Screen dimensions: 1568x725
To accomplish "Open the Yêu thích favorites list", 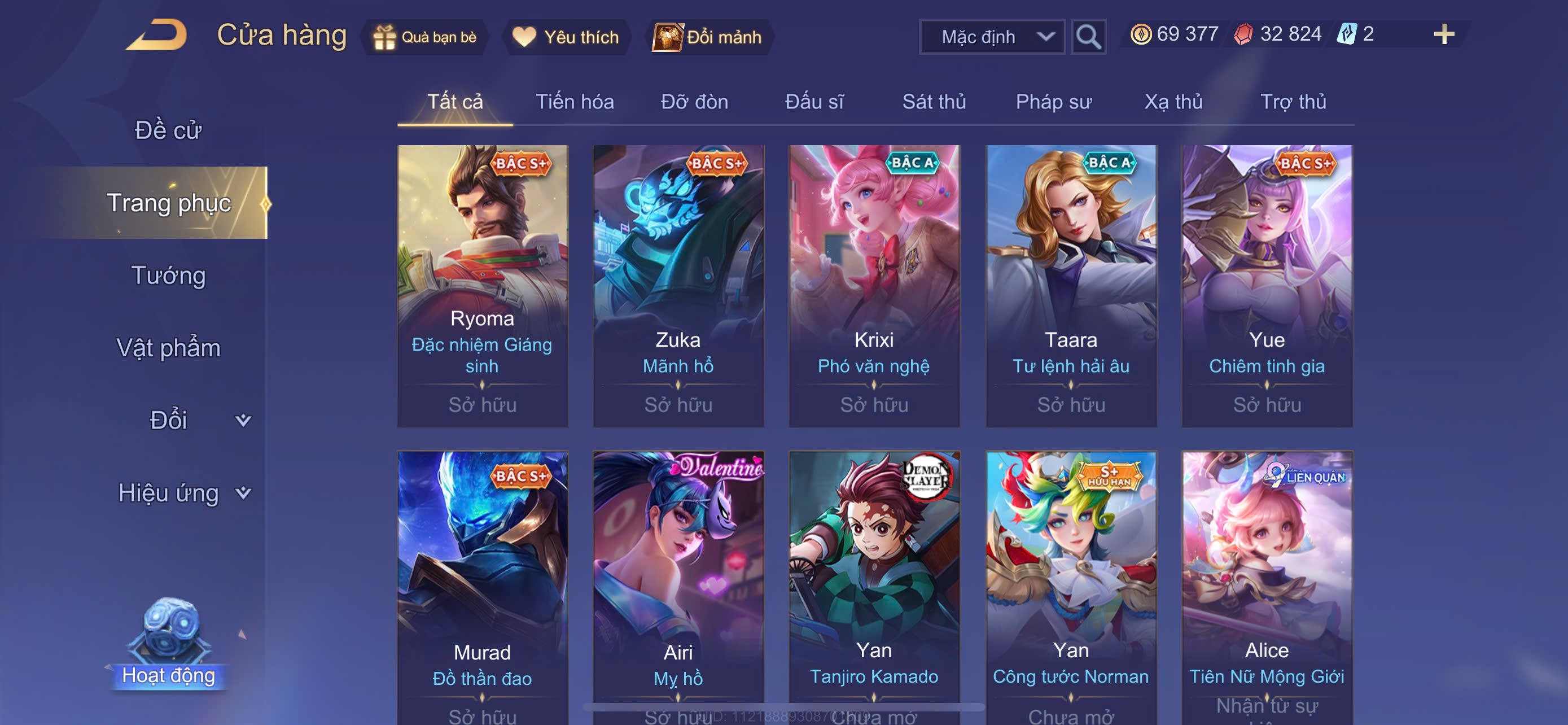I will click(566, 37).
